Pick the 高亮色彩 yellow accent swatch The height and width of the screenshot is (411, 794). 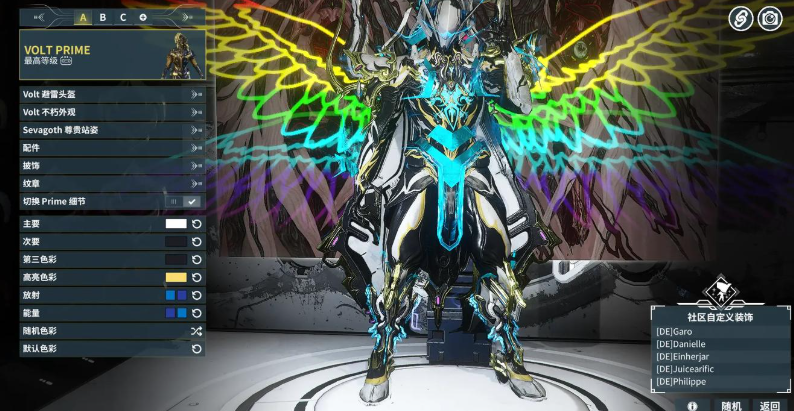(176, 277)
